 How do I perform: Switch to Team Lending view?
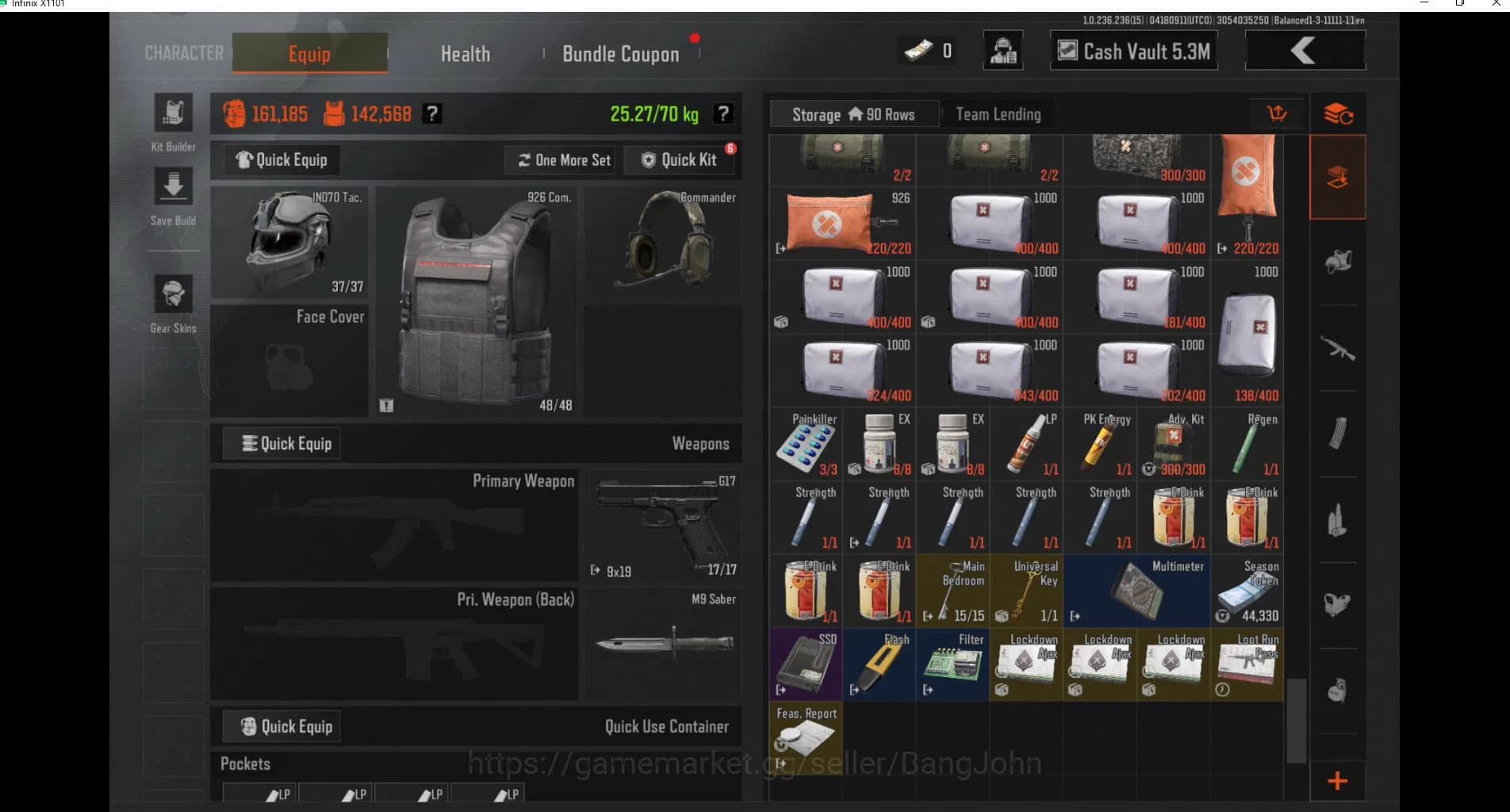(998, 114)
